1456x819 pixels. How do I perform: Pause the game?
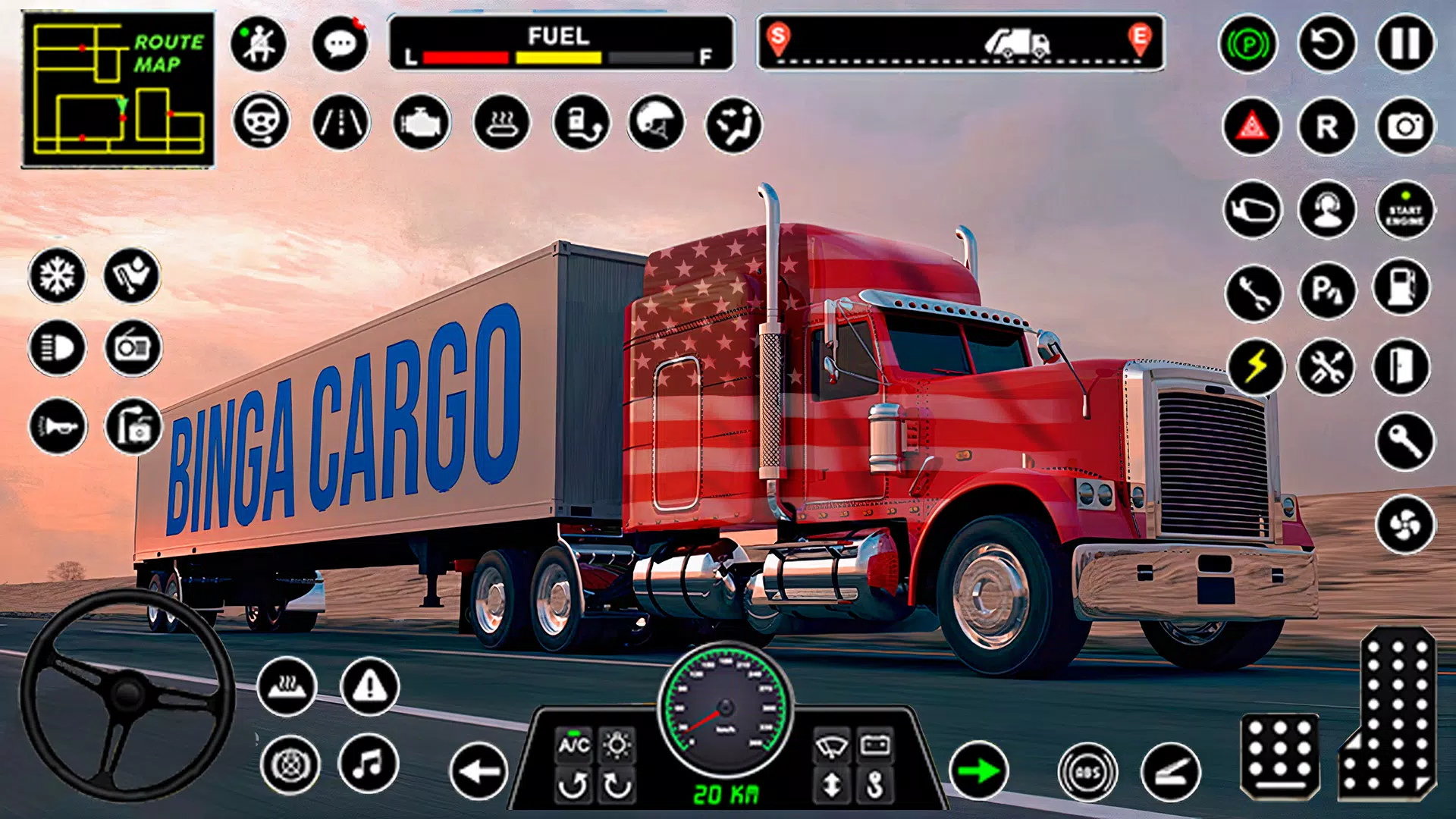pos(1405,44)
